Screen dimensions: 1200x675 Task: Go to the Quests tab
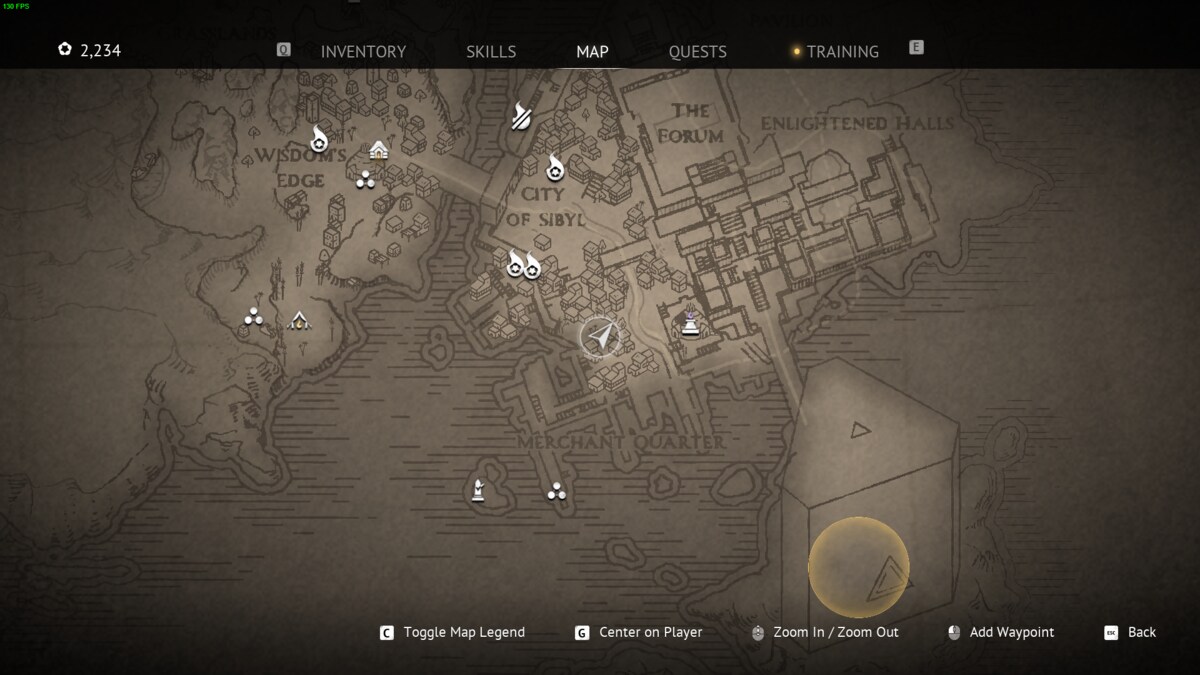(698, 52)
